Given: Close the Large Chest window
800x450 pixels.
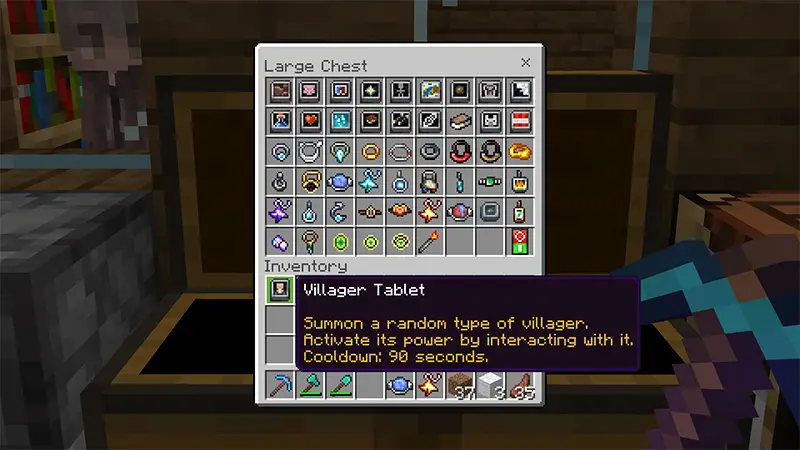Looking at the screenshot, I should [x=526, y=63].
